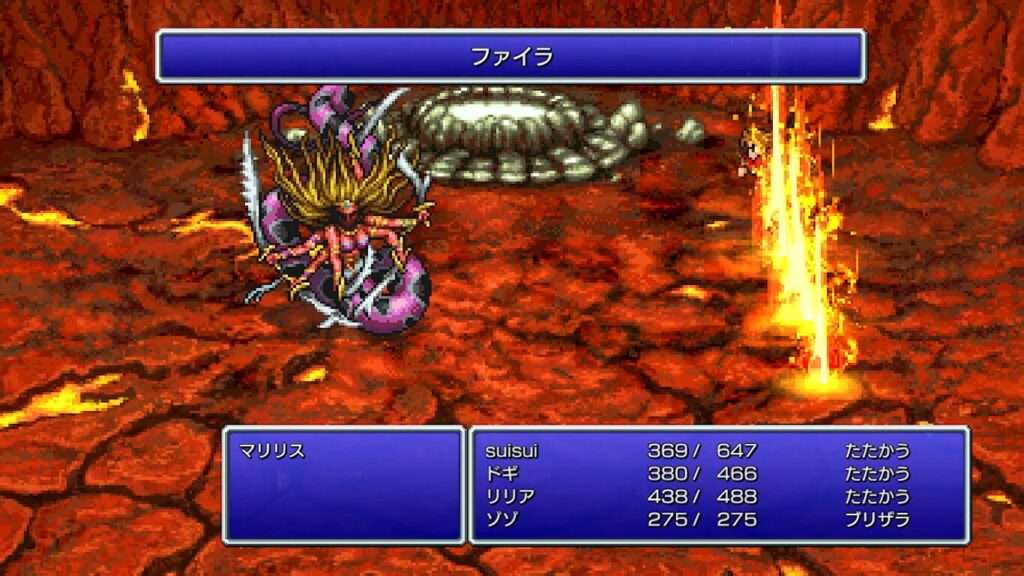
Task: Choose party member suisui's row
Action: click(x=512, y=451)
